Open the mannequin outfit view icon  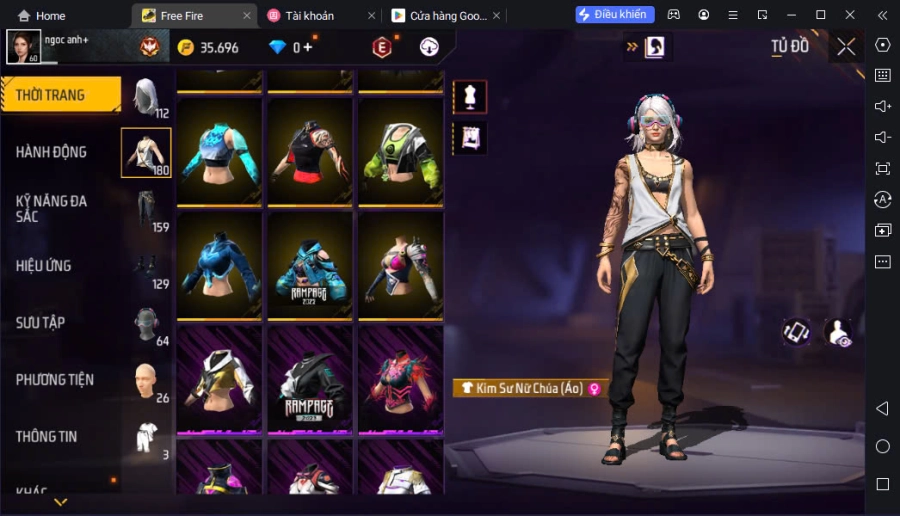(x=470, y=96)
